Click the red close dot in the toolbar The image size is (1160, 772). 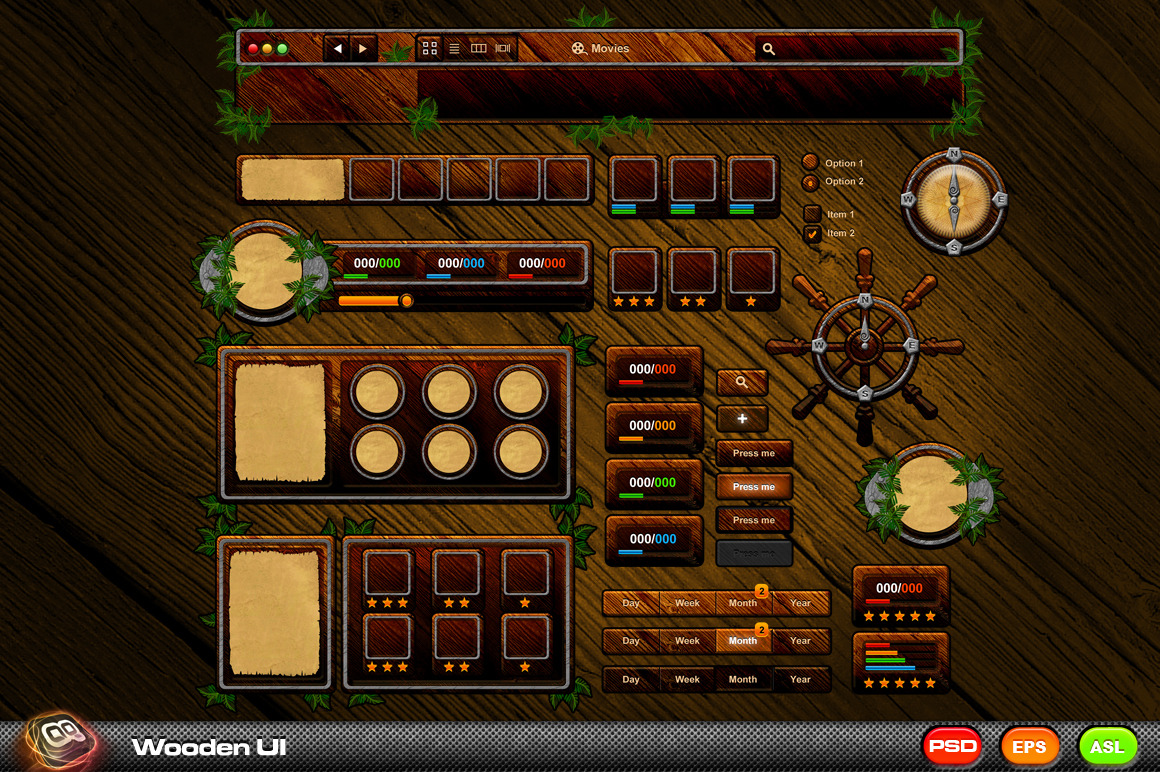pyautogui.click(x=254, y=48)
